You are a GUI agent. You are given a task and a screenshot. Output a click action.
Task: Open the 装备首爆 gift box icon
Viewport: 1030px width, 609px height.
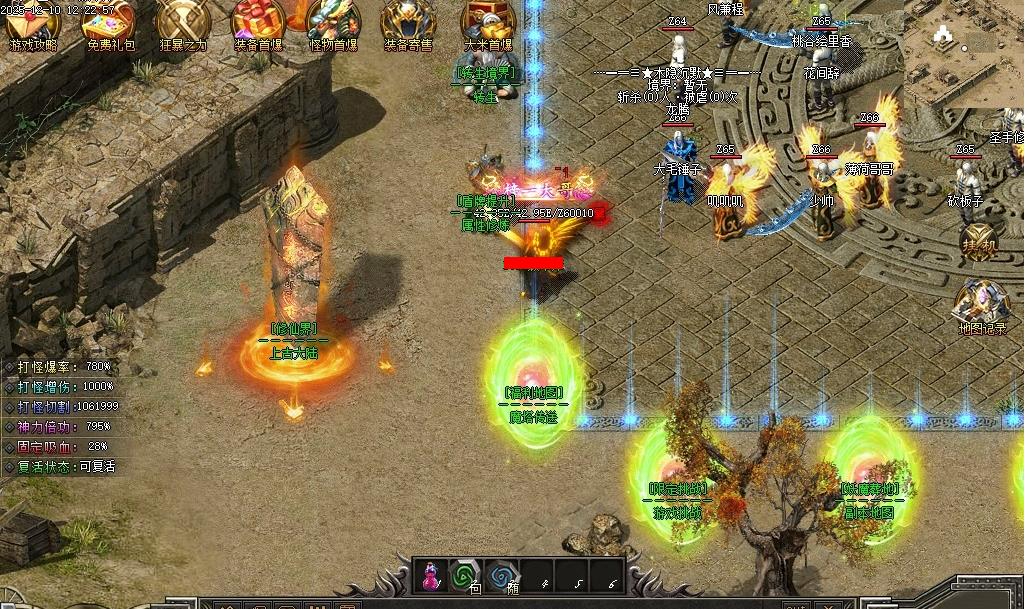(258, 24)
